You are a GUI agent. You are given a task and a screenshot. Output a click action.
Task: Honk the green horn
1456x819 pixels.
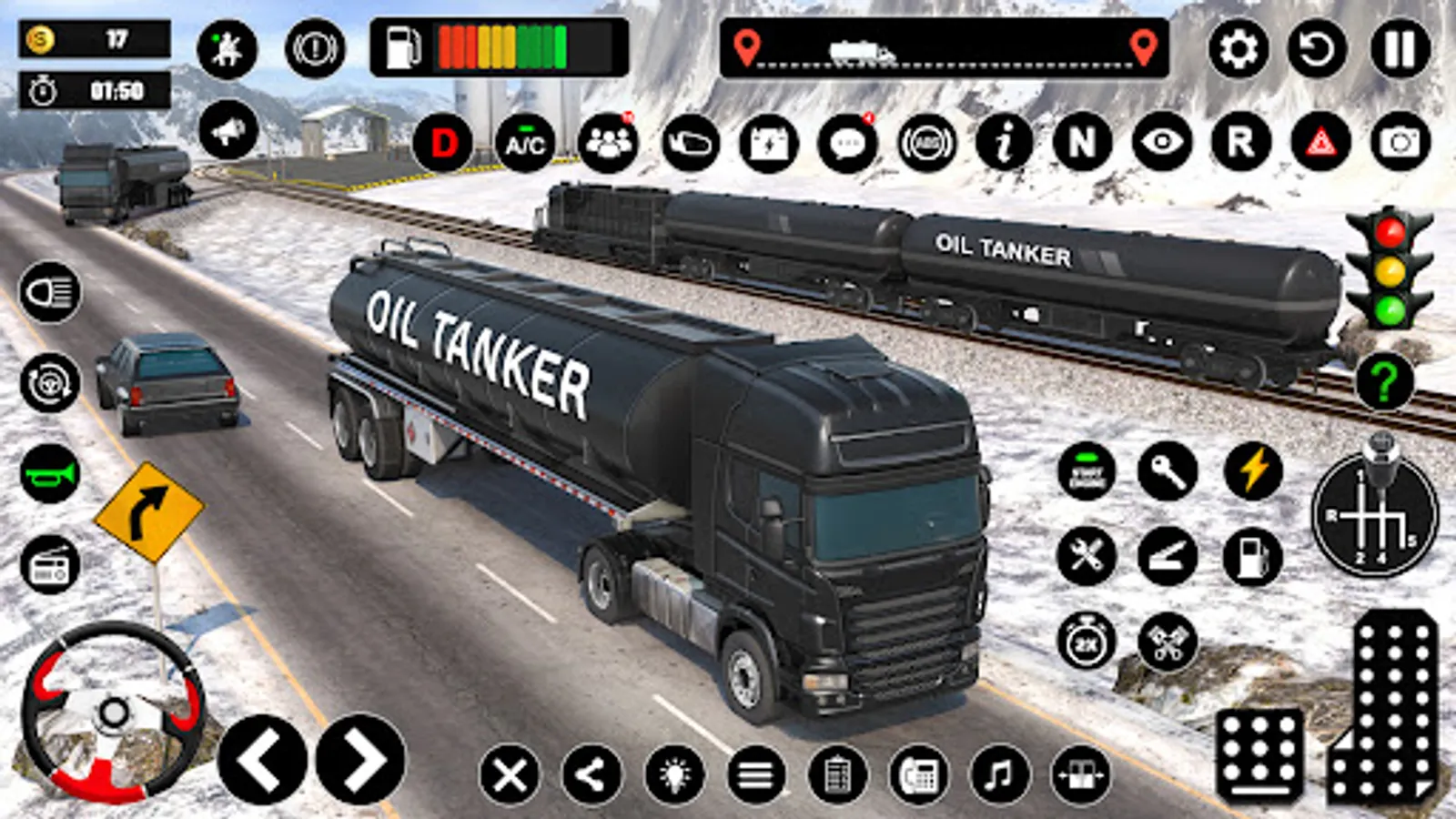click(x=50, y=474)
